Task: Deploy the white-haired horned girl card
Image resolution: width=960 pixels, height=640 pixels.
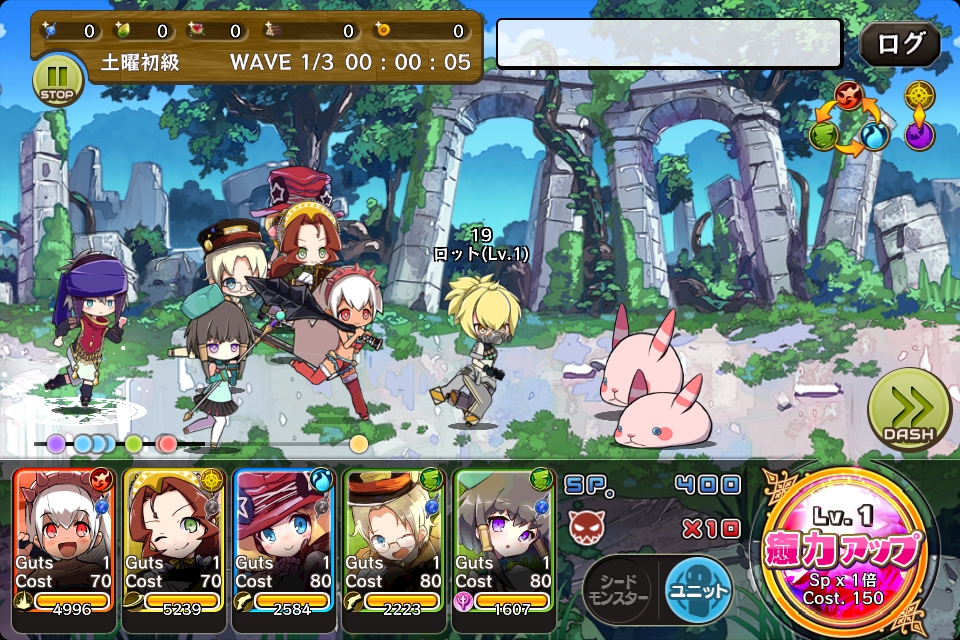Action: click(64, 538)
